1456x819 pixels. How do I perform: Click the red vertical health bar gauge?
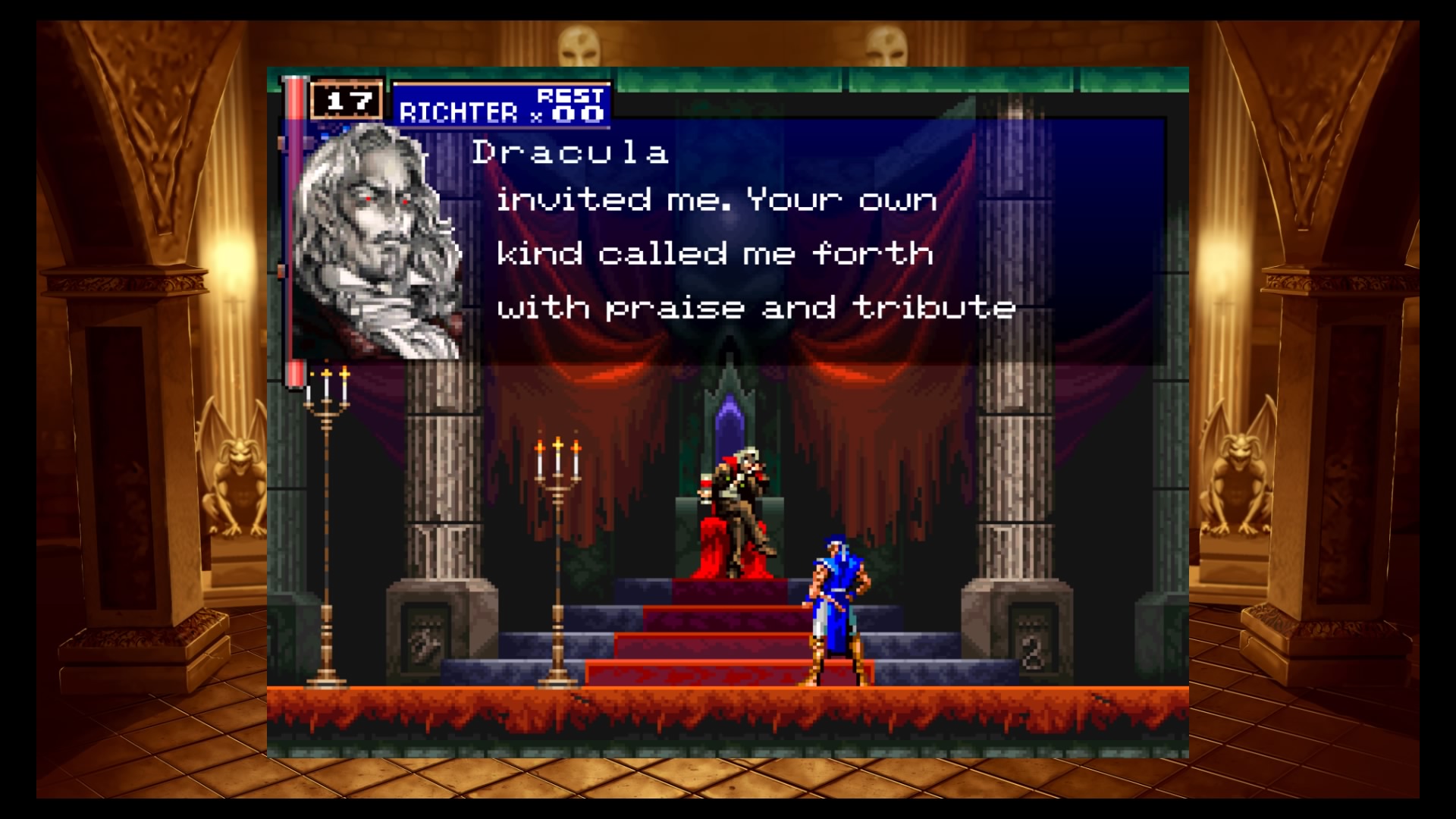(294, 212)
